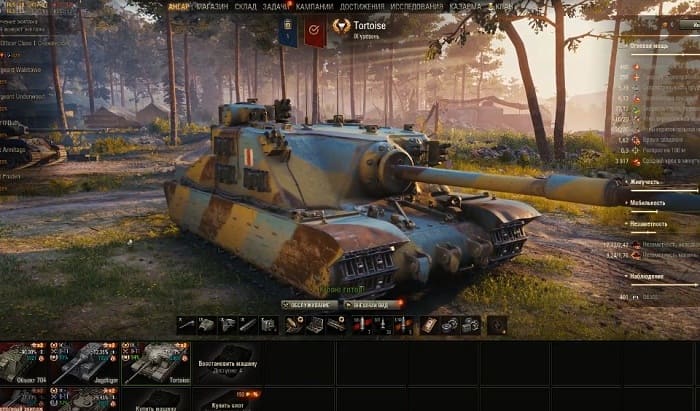Open the Внешний вид (Exterior) button
The image size is (700, 411).
pos(372,304)
